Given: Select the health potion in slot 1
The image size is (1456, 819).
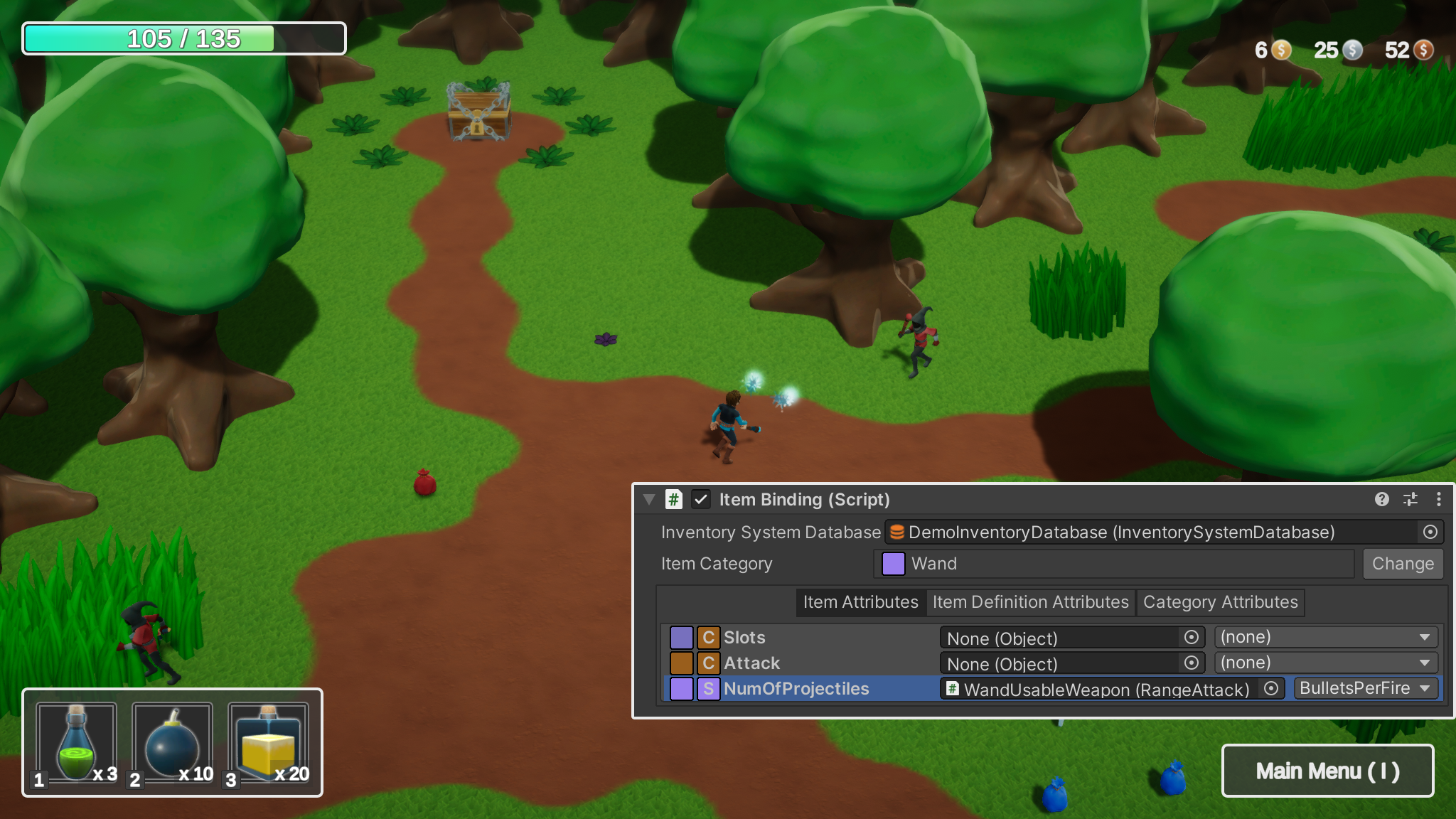Looking at the screenshot, I should (x=75, y=742).
